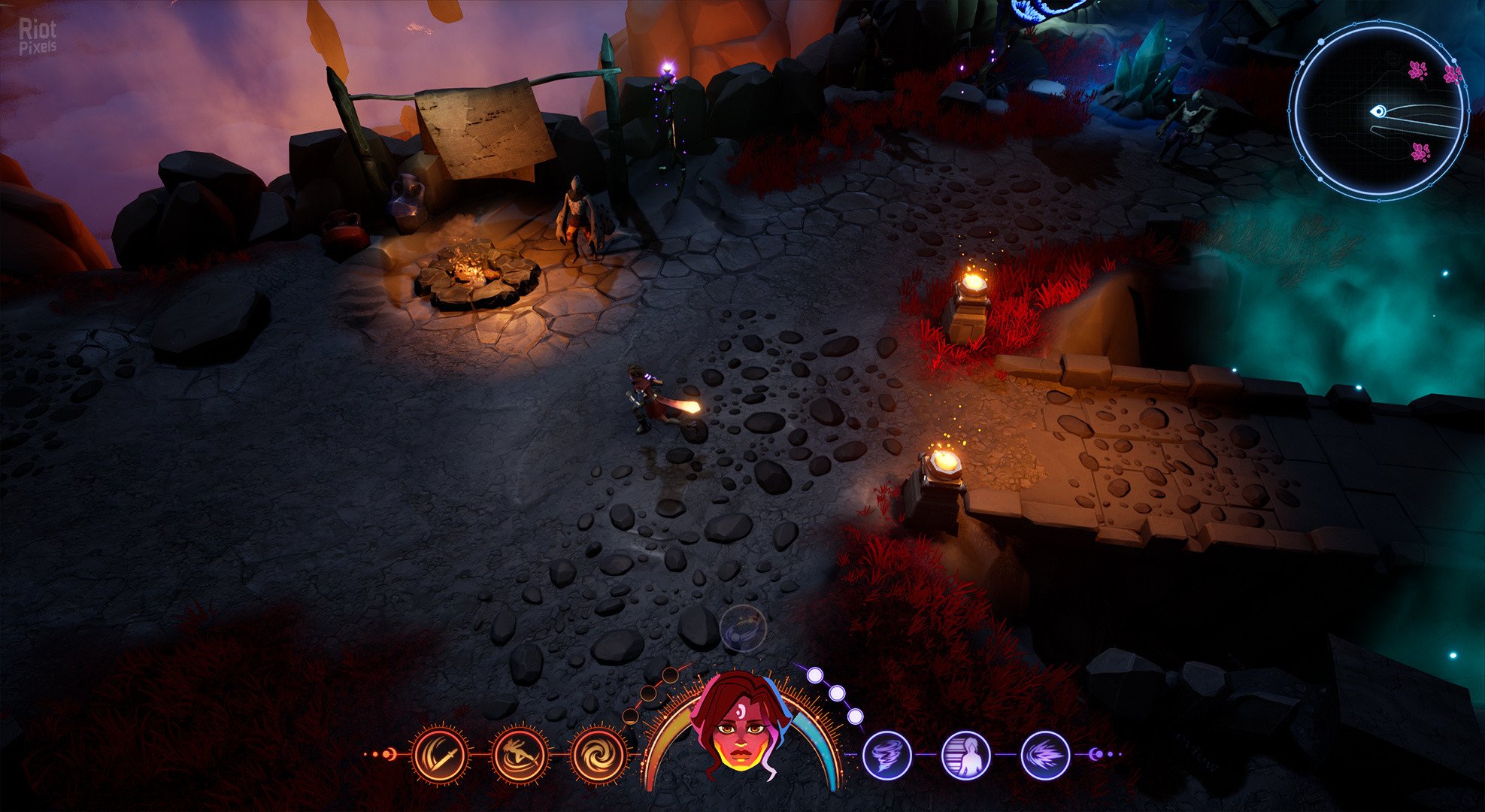Use the orange spinning dash ability
The width and height of the screenshot is (1485, 812).
click(520, 754)
